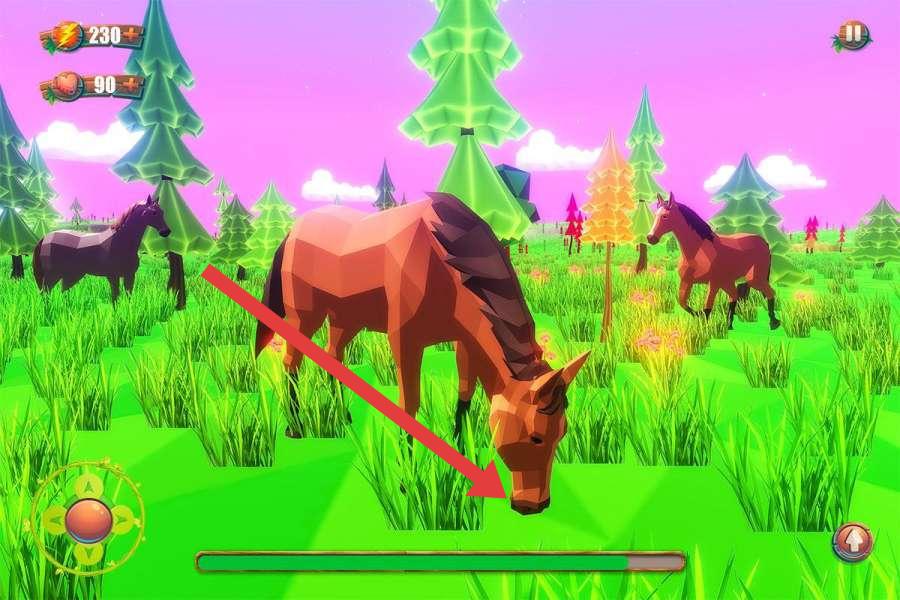Tap the down arrow on the movement pad
Viewport: 900px width, 600px height.
pyautogui.click(x=89, y=553)
